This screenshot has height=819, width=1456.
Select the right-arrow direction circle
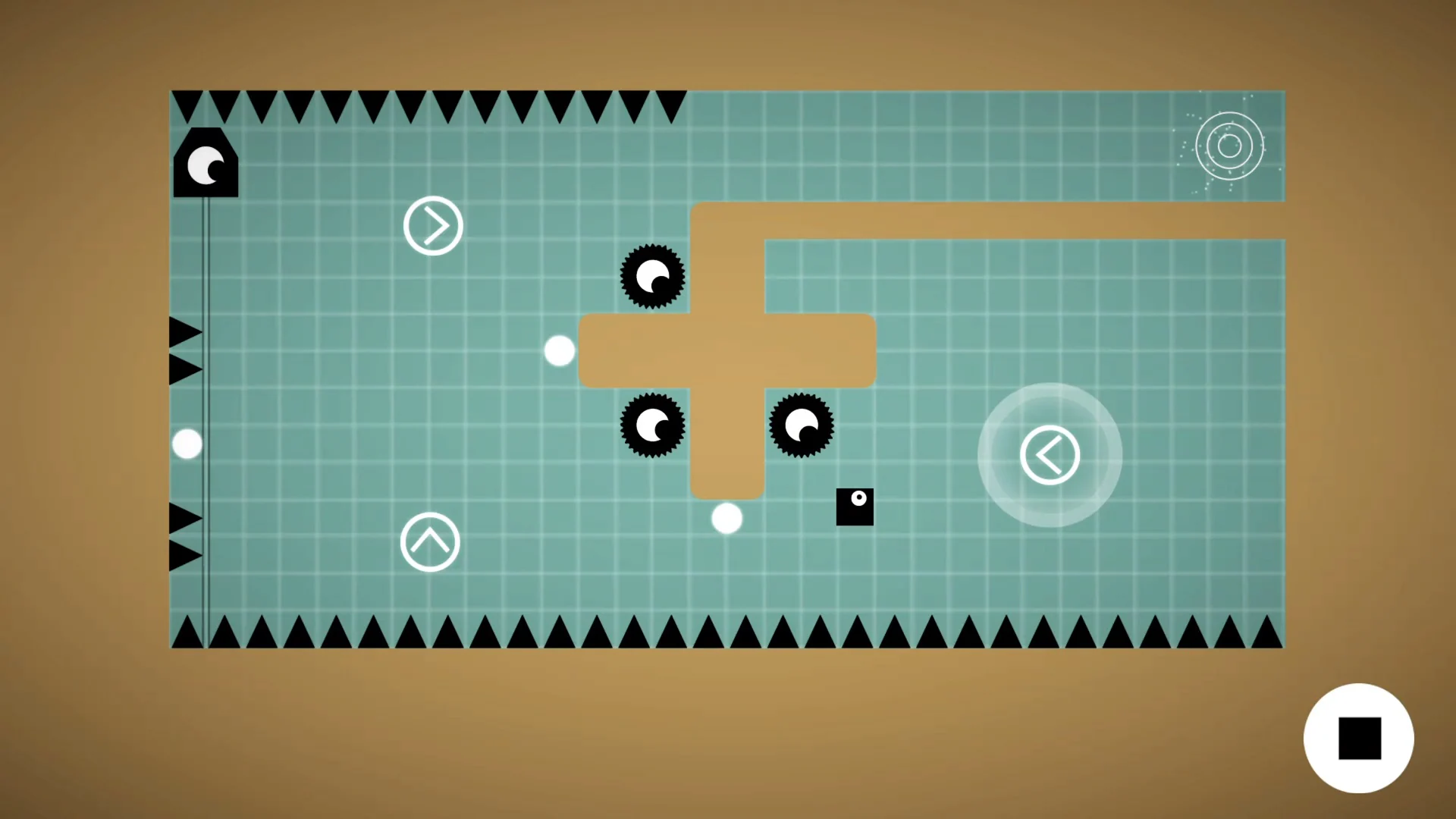(x=433, y=225)
